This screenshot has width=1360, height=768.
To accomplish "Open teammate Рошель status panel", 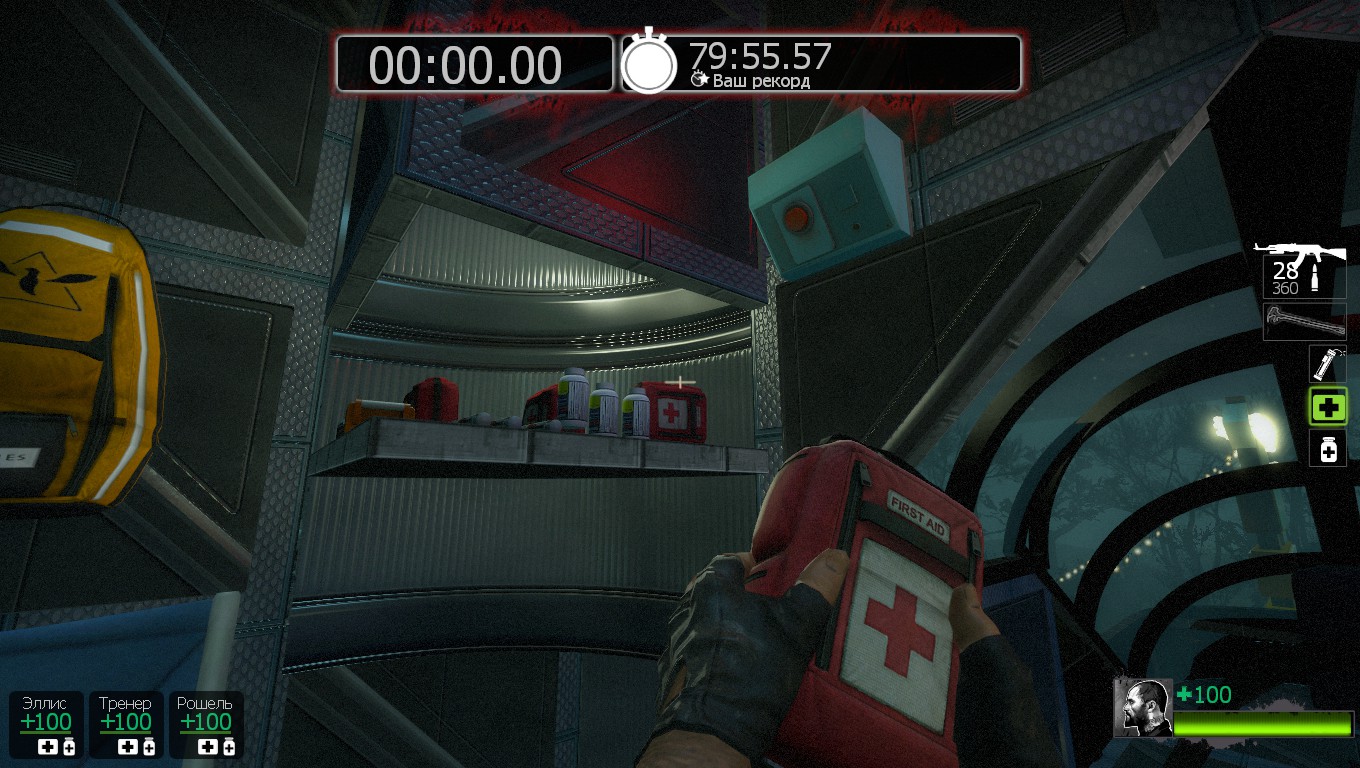I will point(205,724).
